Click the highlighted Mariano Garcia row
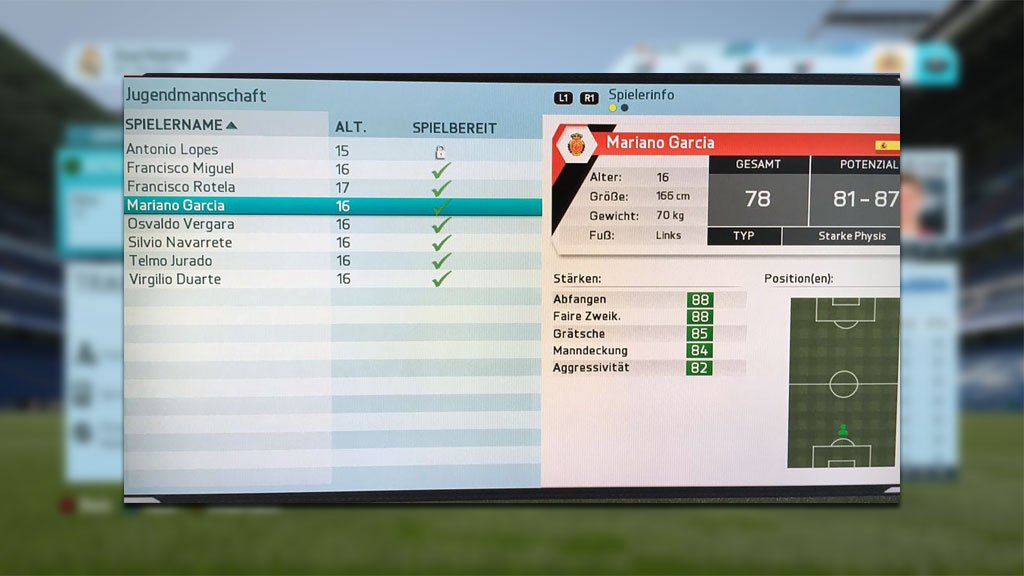 coord(175,206)
